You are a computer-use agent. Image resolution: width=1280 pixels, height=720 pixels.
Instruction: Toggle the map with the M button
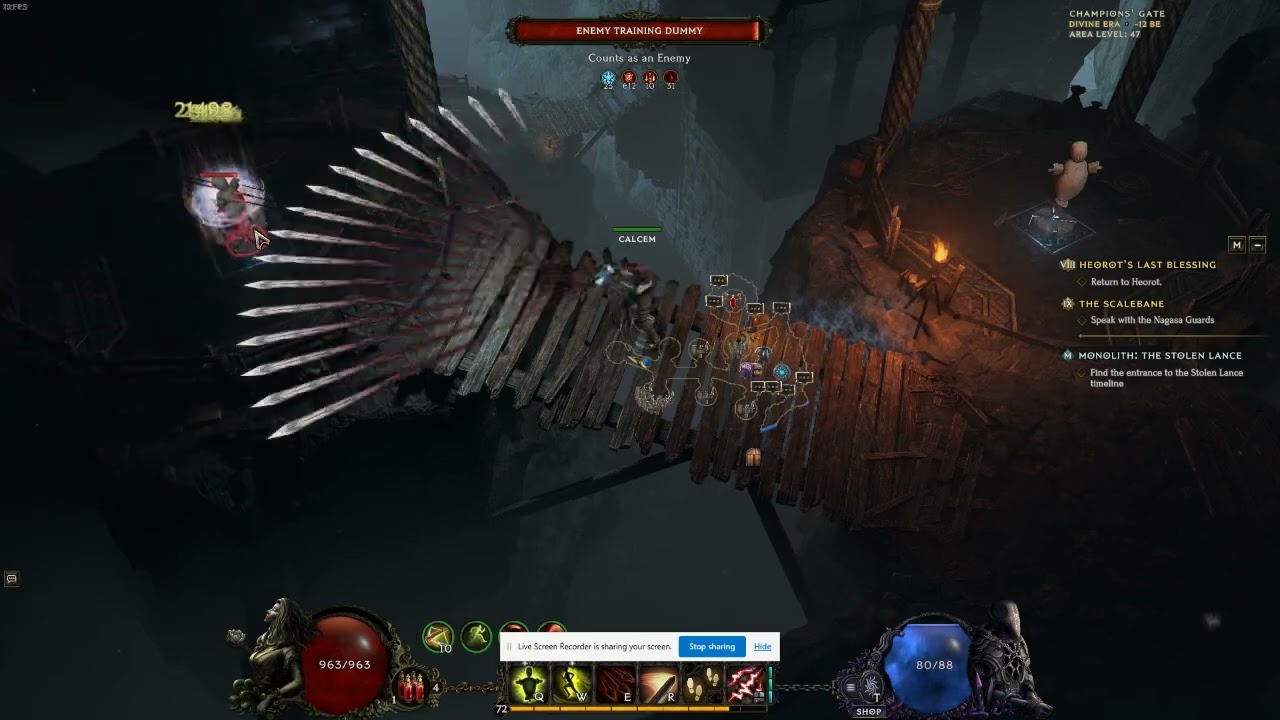tap(1237, 245)
